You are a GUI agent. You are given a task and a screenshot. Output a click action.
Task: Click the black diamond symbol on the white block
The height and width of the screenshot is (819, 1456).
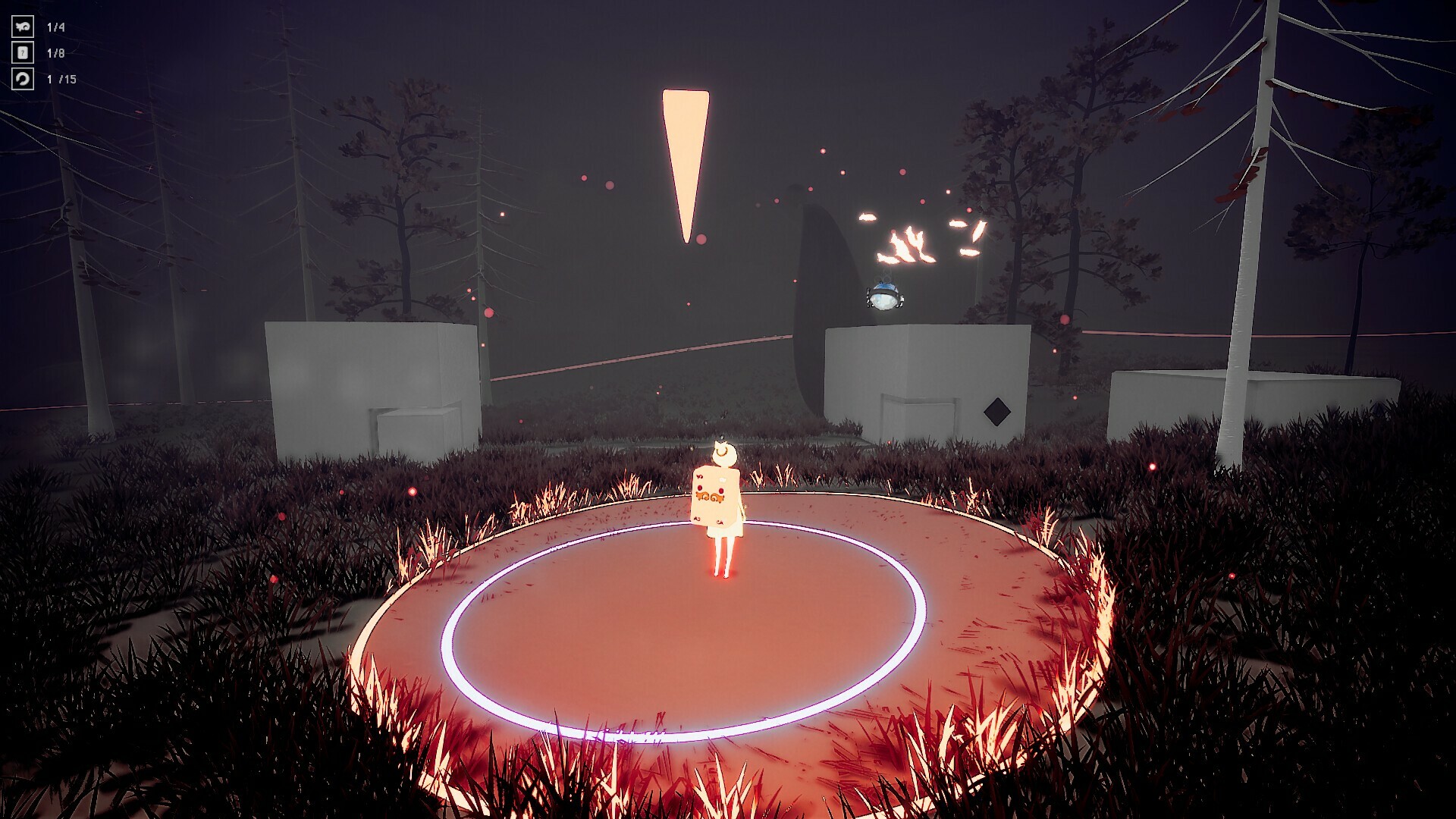(x=997, y=410)
